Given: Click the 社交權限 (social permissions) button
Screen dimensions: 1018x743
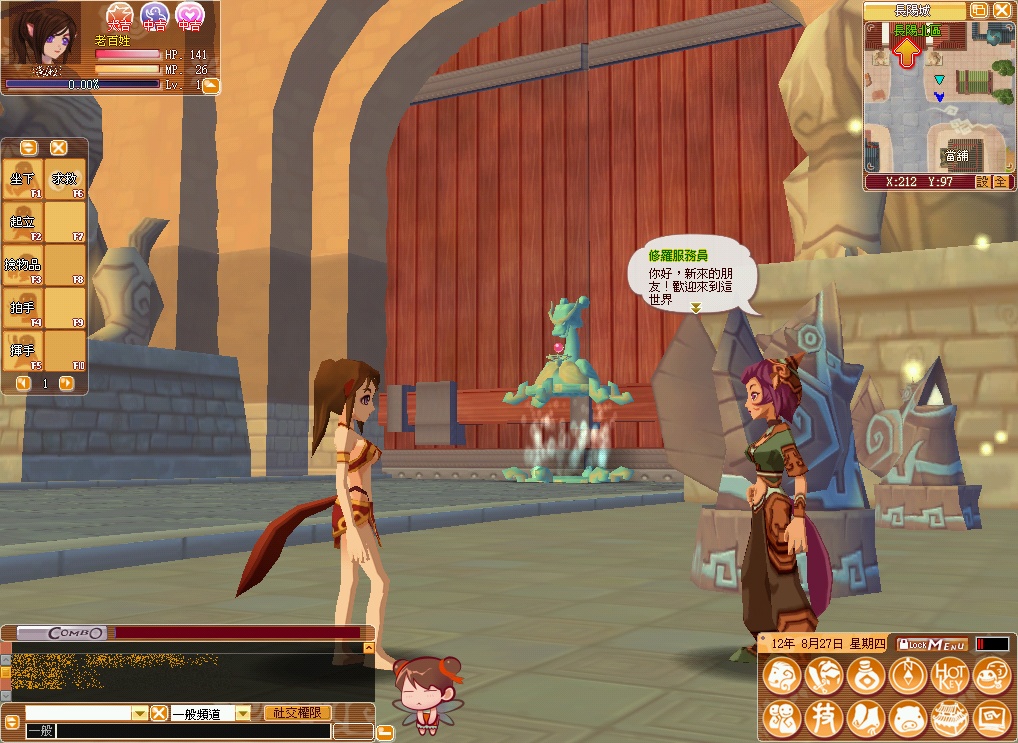Looking at the screenshot, I should click(x=297, y=713).
